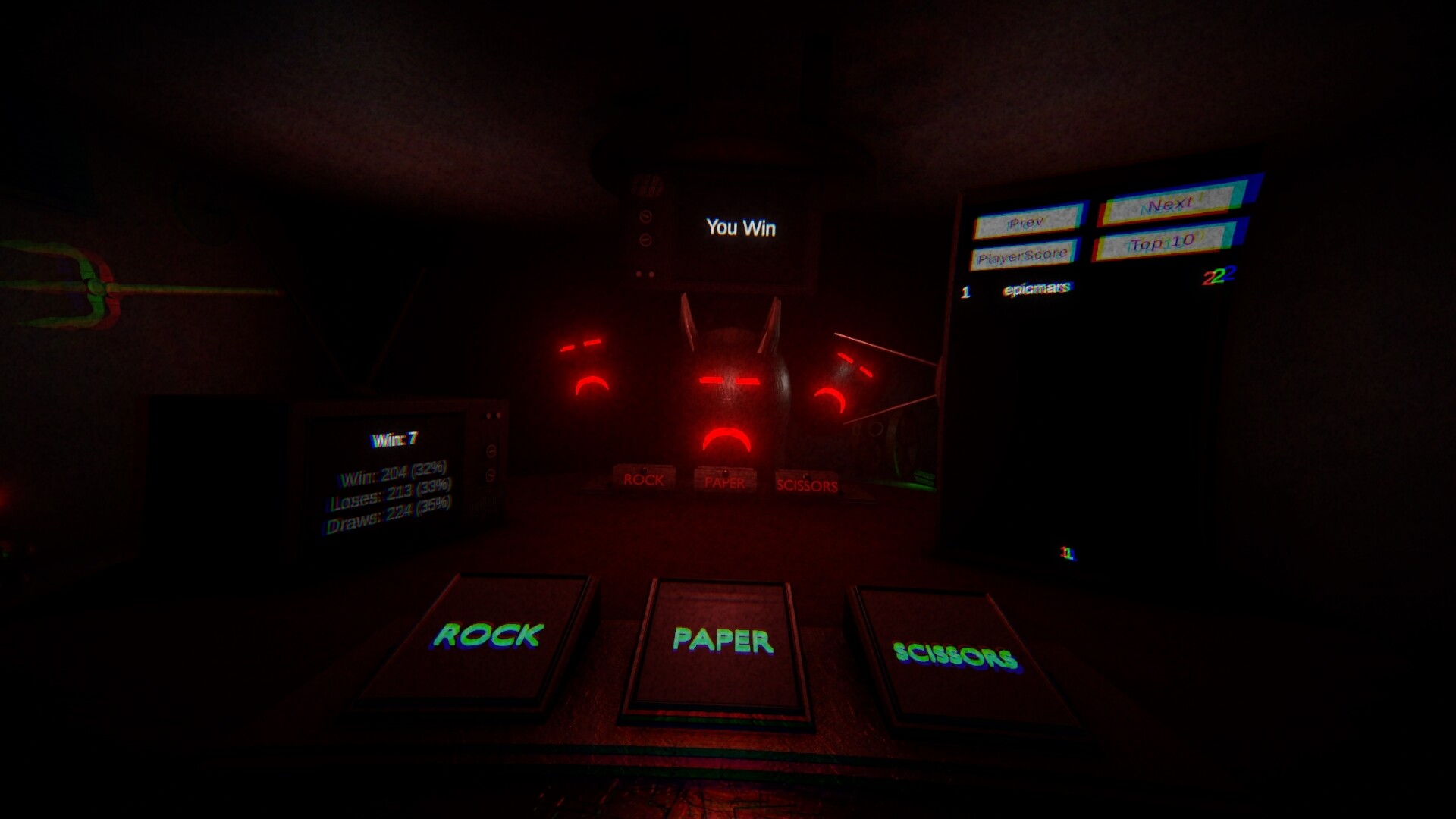
Task: Toggle the right red indicator light under You Win display
Action: click(x=651, y=274)
